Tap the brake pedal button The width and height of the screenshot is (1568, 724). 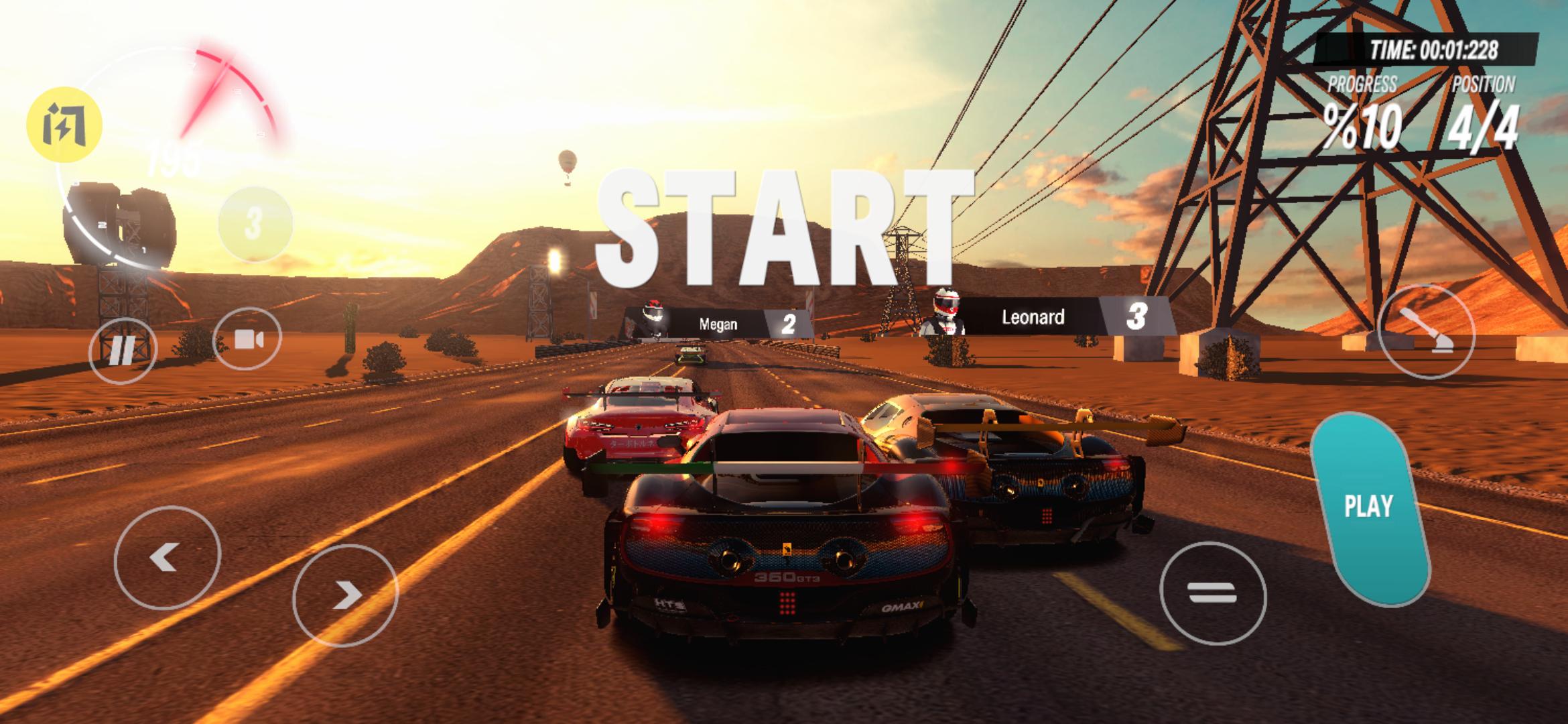pyautogui.click(x=1212, y=593)
